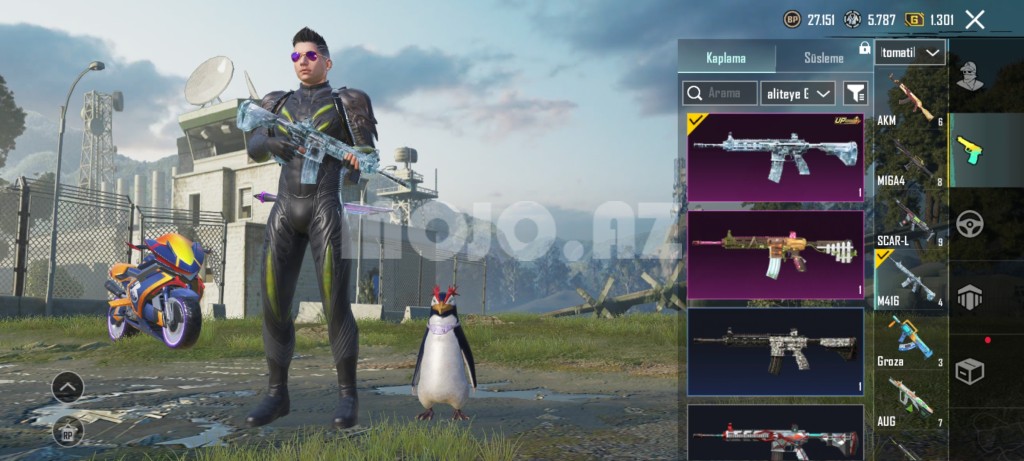The height and width of the screenshot is (461, 1024).
Task: Open the vehicle steering wheel category
Action: point(970,223)
